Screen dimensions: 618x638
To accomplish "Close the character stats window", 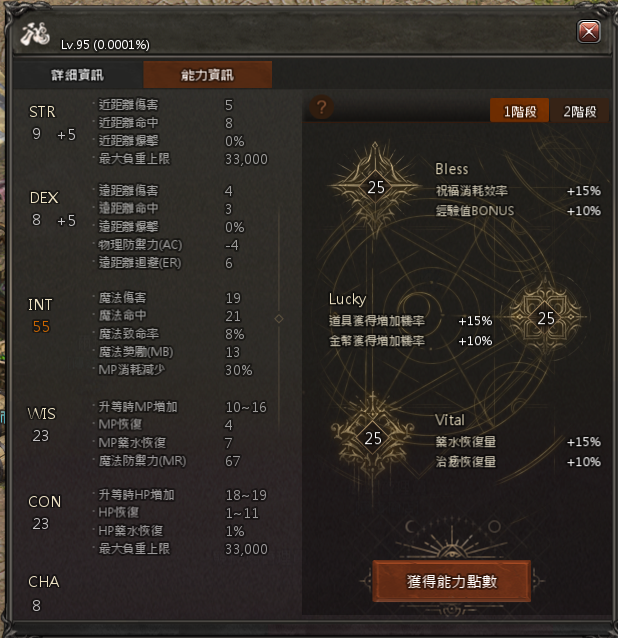I will [590, 32].
